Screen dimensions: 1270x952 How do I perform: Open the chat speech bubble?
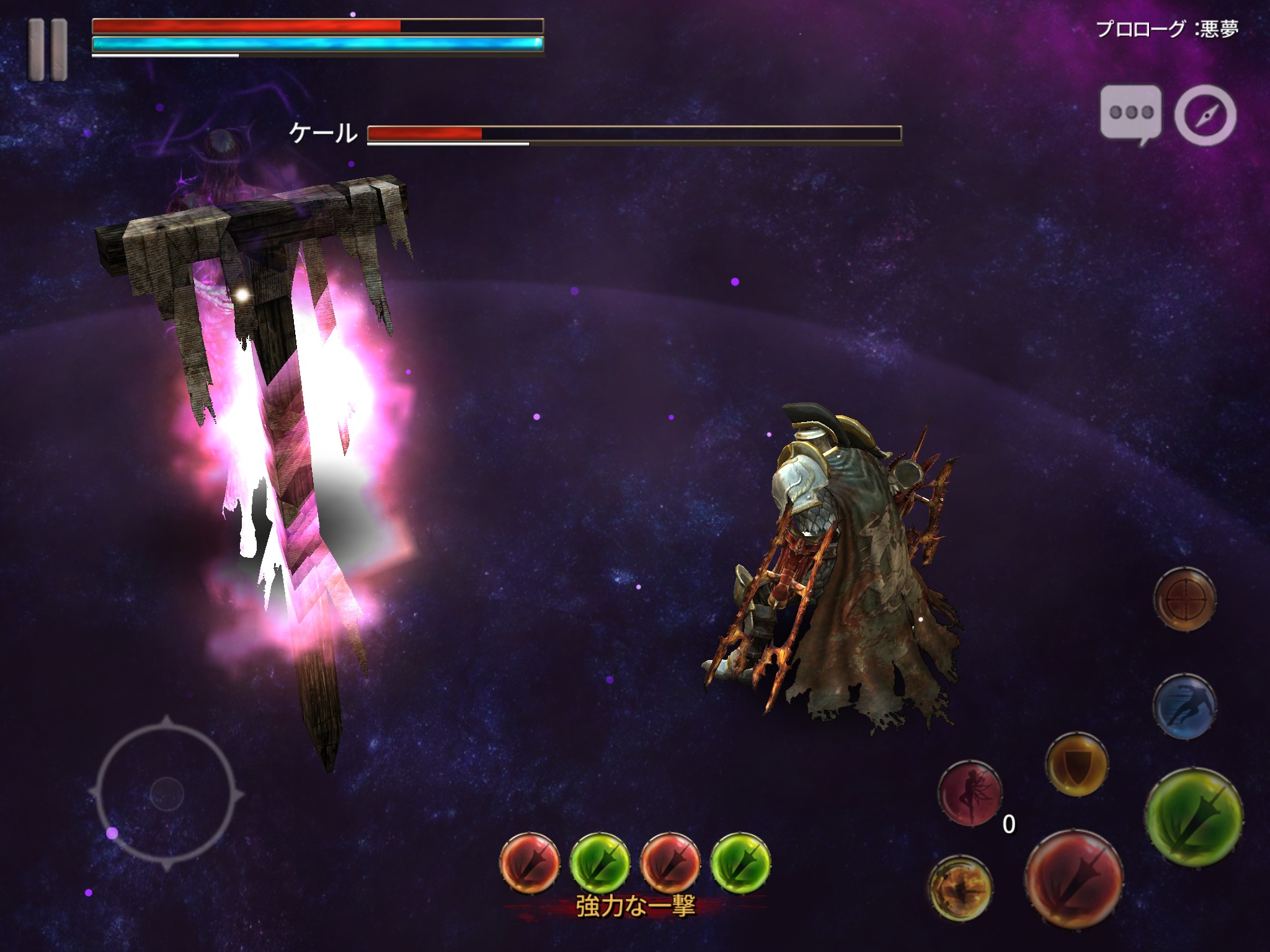pos(1130,114)
